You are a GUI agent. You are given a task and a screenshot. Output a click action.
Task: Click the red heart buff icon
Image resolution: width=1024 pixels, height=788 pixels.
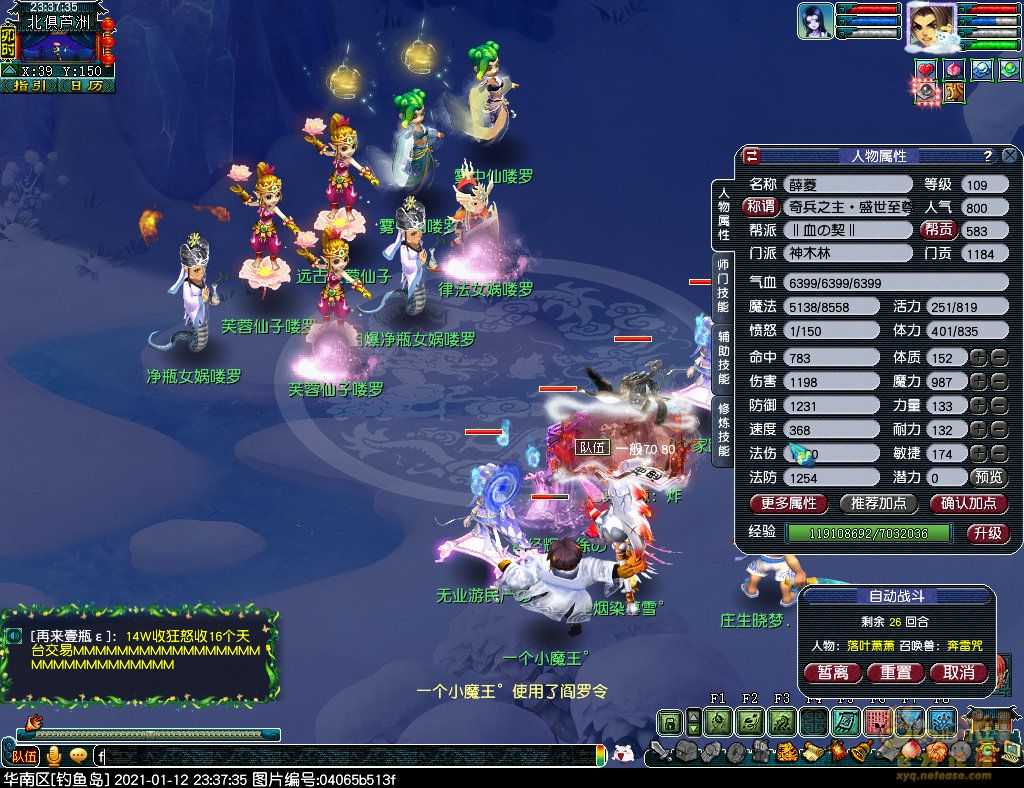point(925,68)
